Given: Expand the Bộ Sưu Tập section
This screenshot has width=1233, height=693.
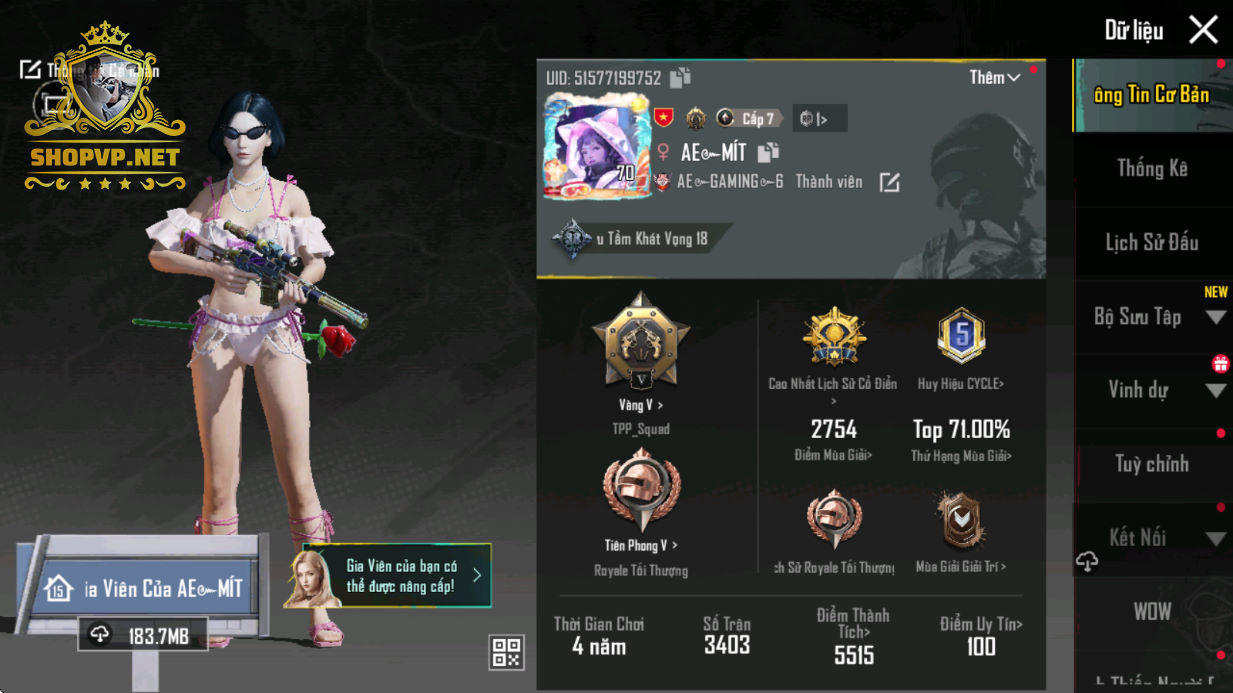Looking at the screenshot, I should 1216,318.
